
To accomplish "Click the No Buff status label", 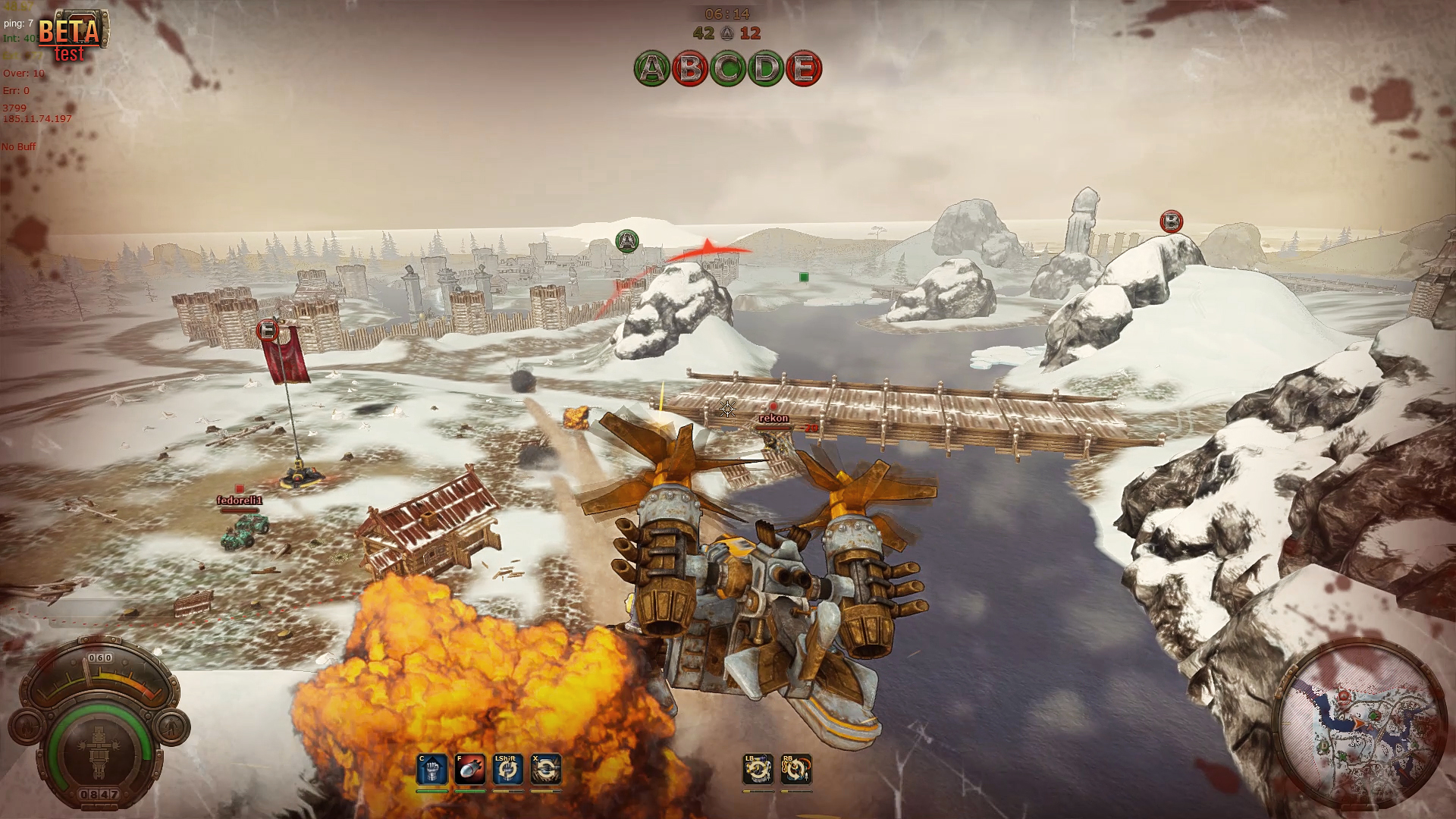I will coord(19,147).
